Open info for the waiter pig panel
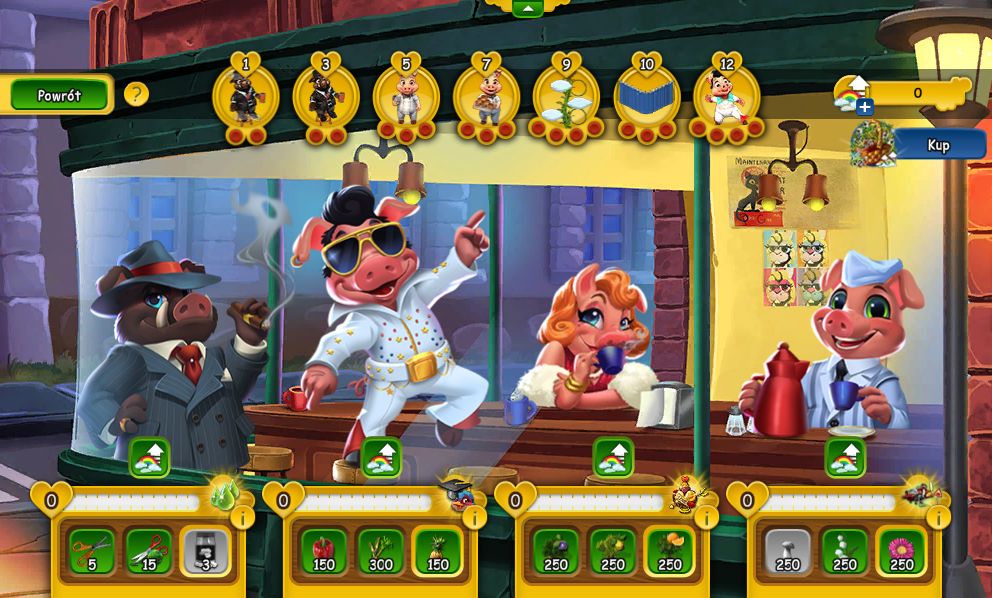 tap(938, 517)
